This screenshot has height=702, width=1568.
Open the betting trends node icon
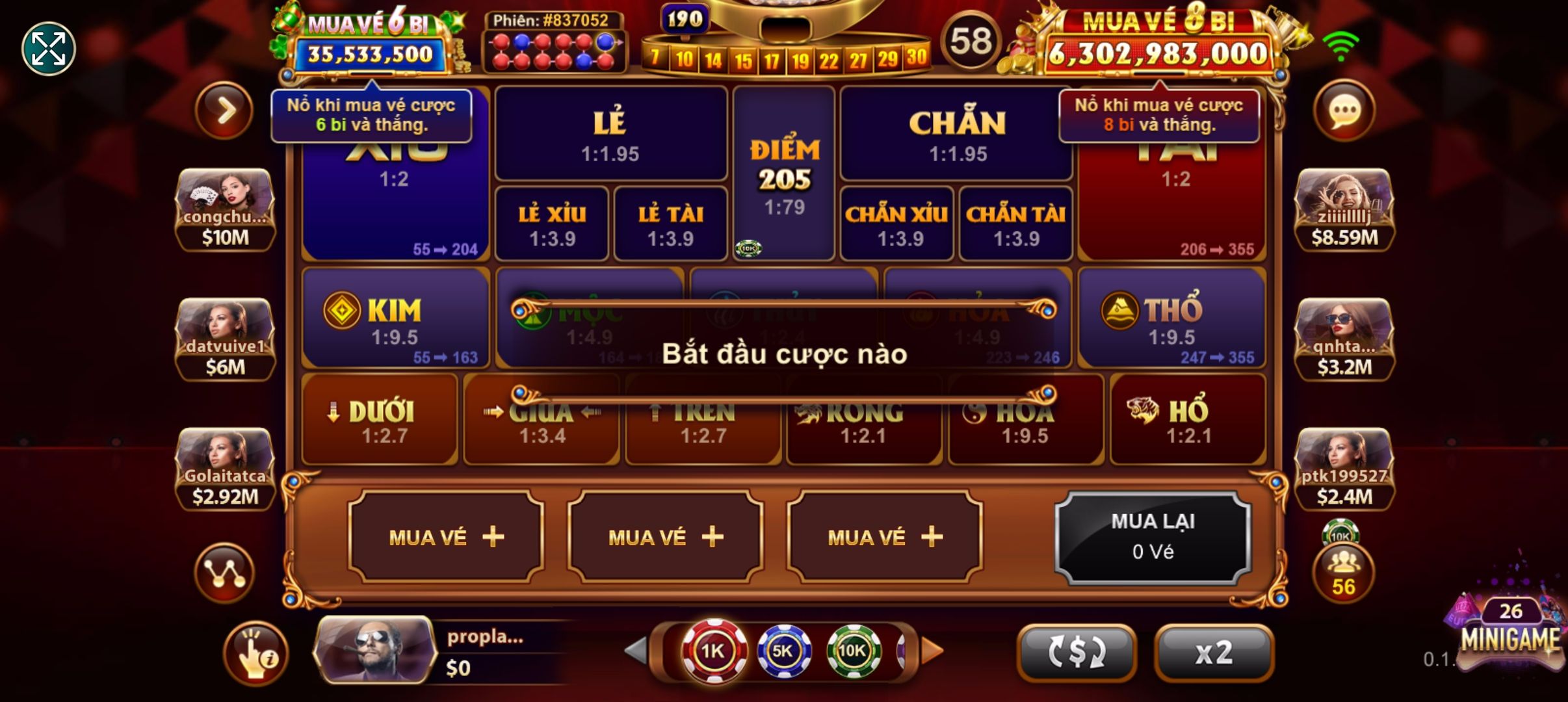(x=224, y=572)
